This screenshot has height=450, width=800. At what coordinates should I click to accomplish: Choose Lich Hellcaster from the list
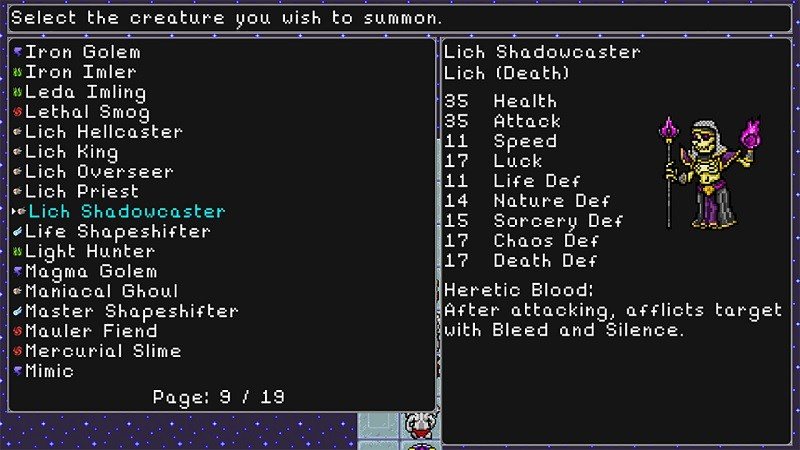coord(104,132)
